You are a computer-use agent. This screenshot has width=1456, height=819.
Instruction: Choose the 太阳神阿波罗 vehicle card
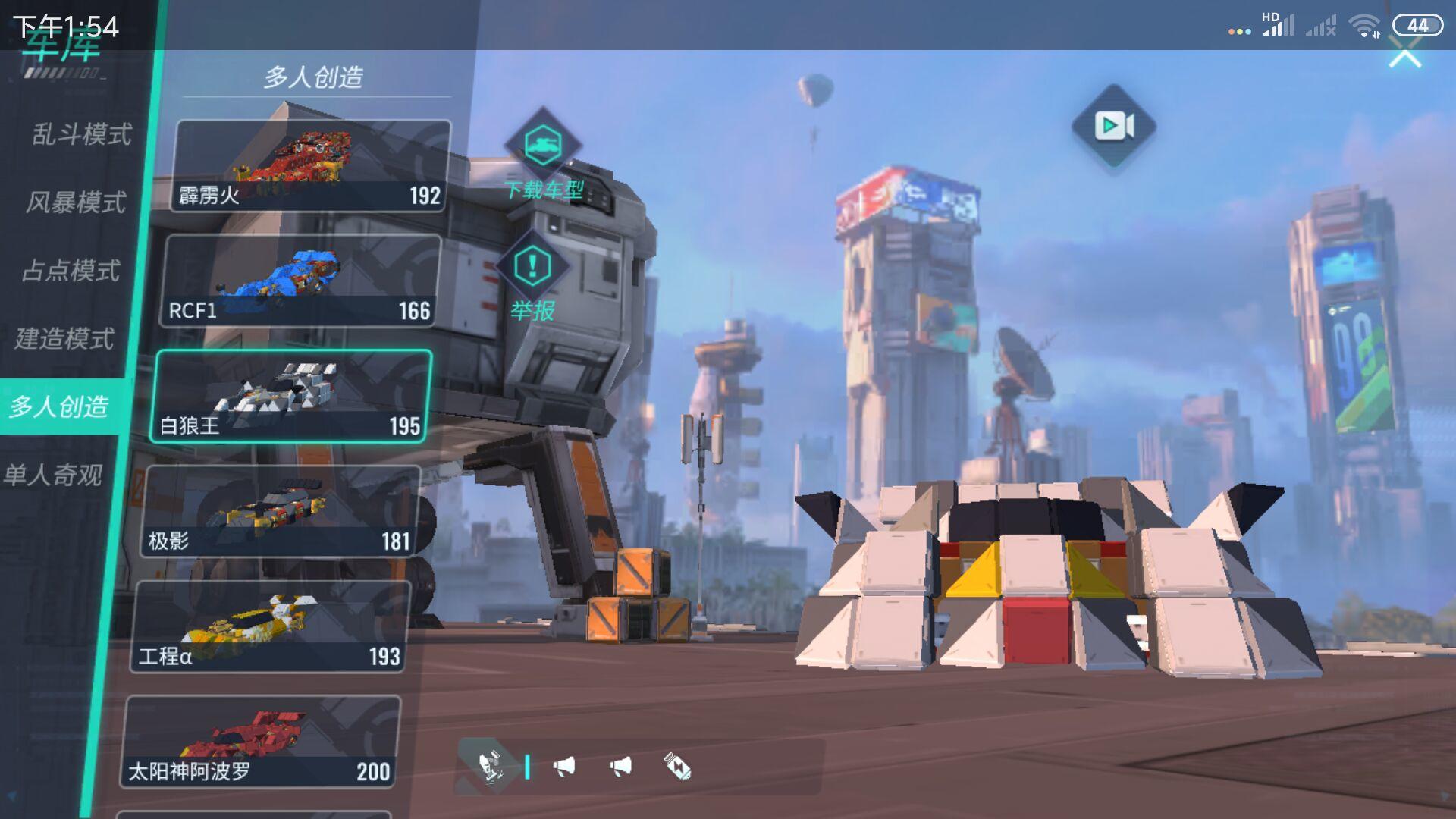click(260, 742)
